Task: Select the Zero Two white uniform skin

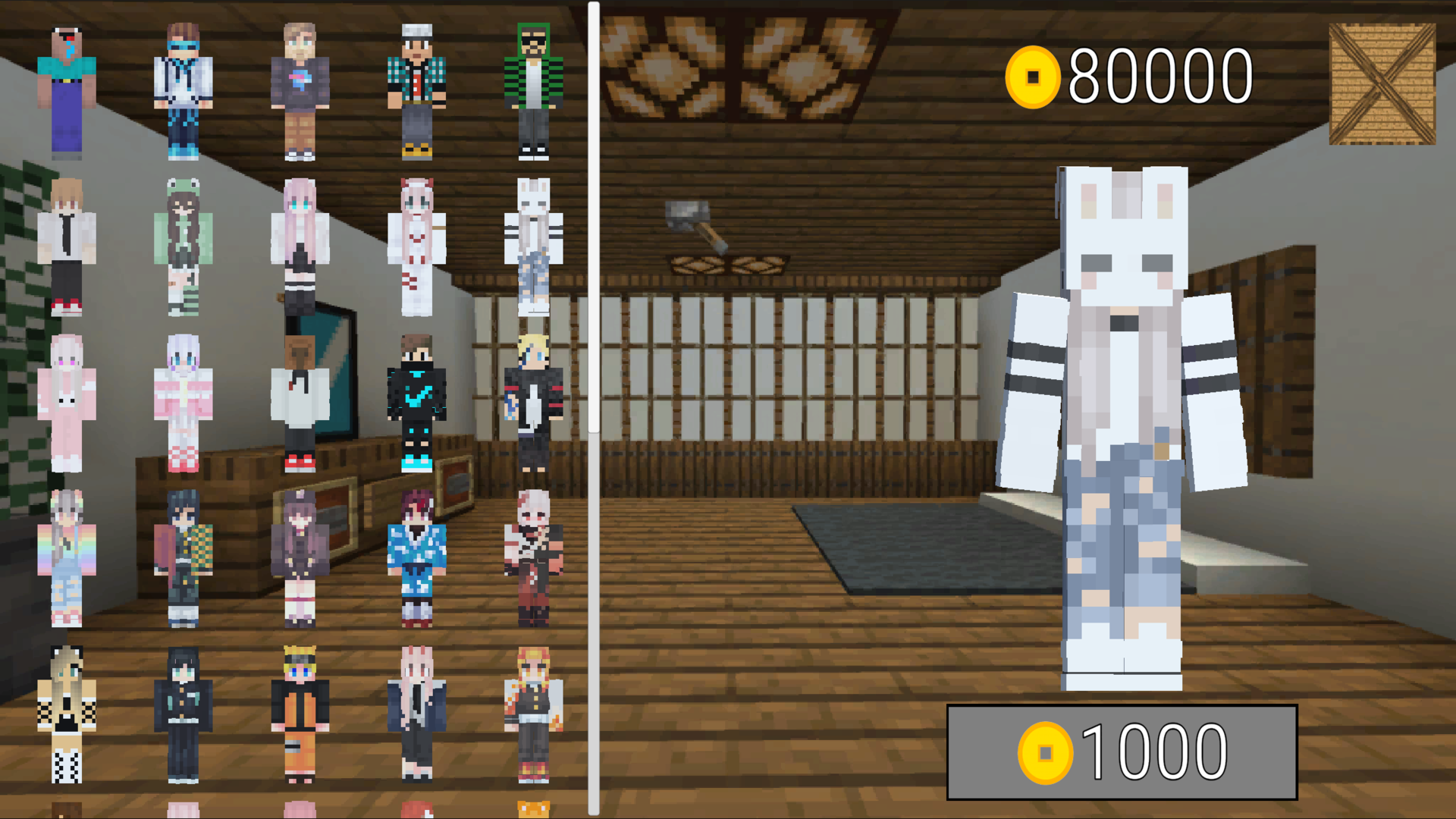Action: click(416, 243)
